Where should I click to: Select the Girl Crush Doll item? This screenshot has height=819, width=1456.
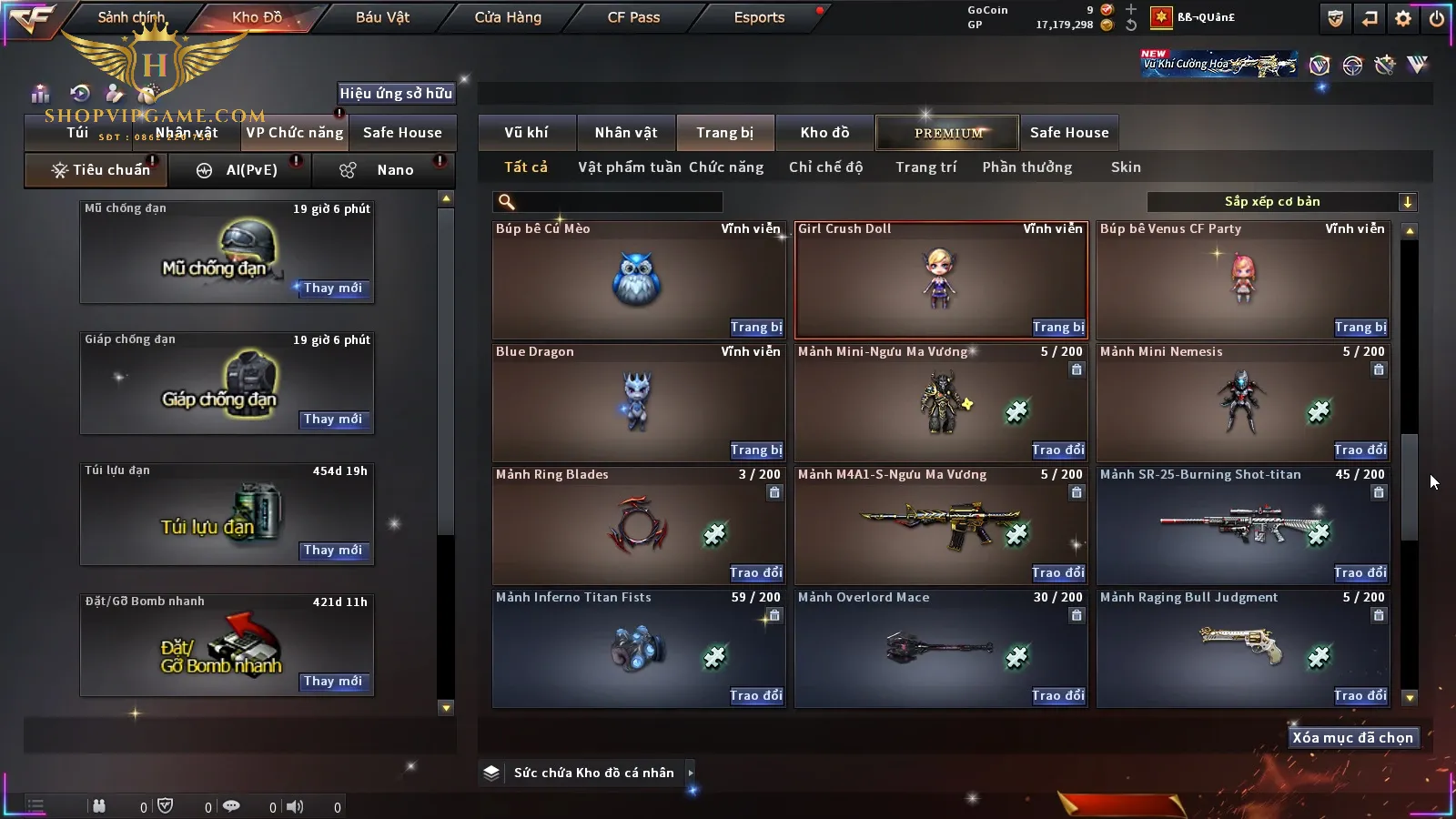[x=940, y=279]
